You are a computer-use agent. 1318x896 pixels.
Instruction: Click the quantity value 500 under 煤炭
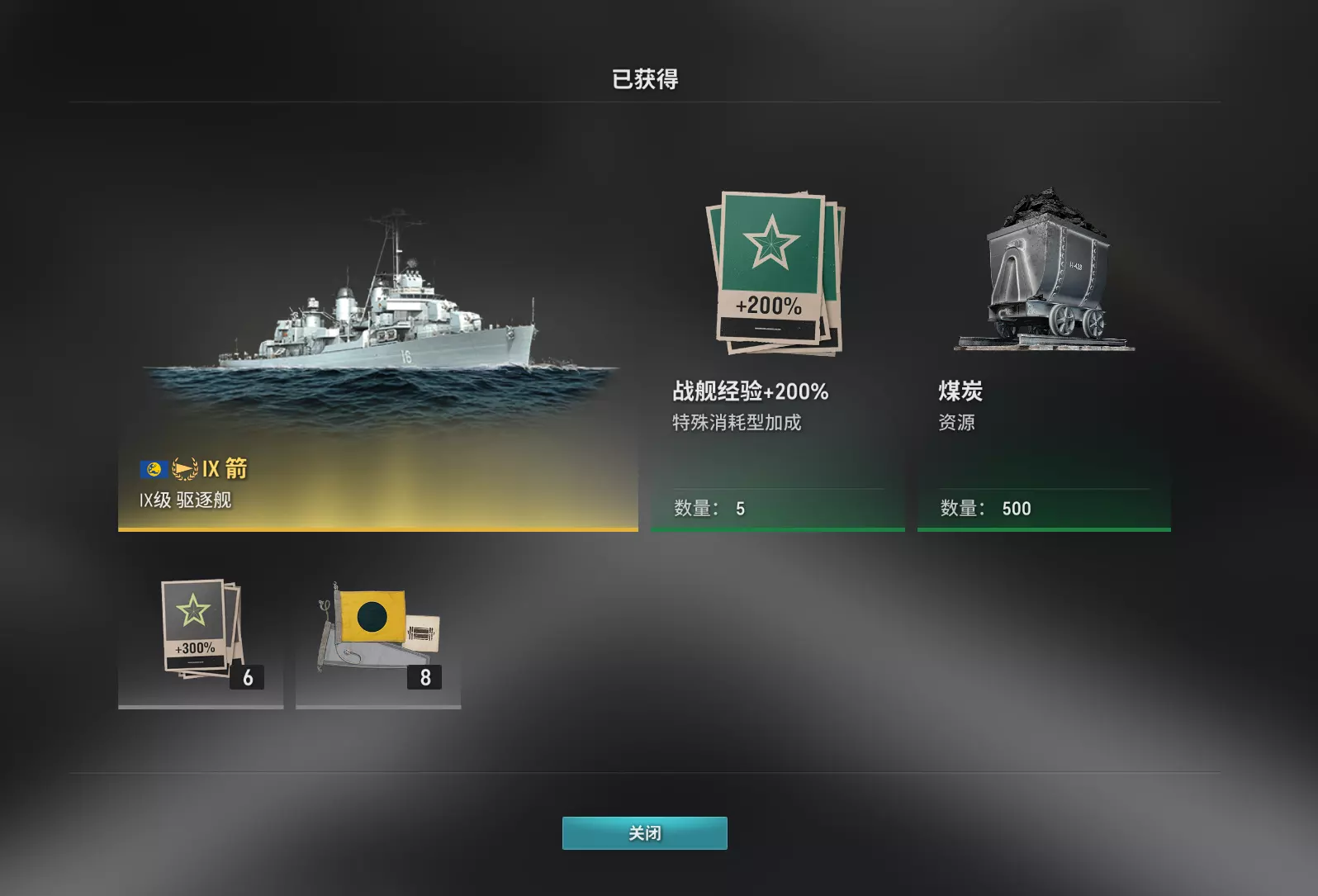[x=1015, y=508]
